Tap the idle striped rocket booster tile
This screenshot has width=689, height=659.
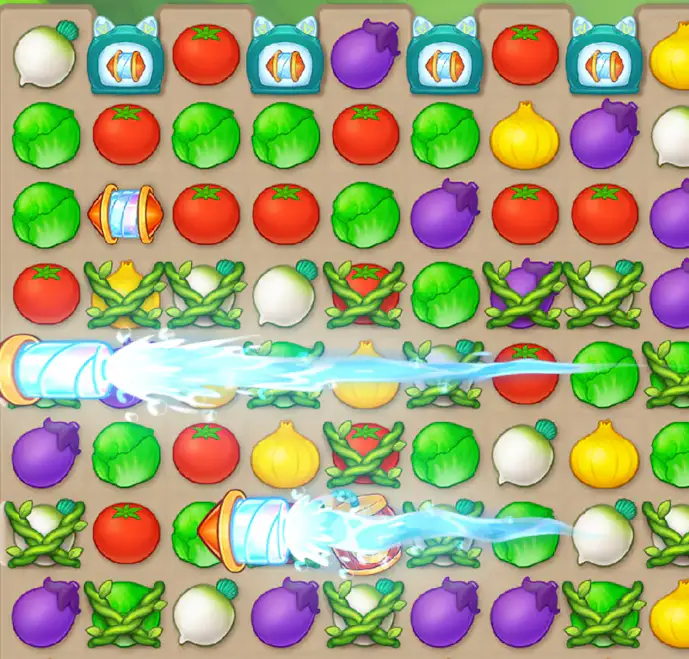point(123,212)
